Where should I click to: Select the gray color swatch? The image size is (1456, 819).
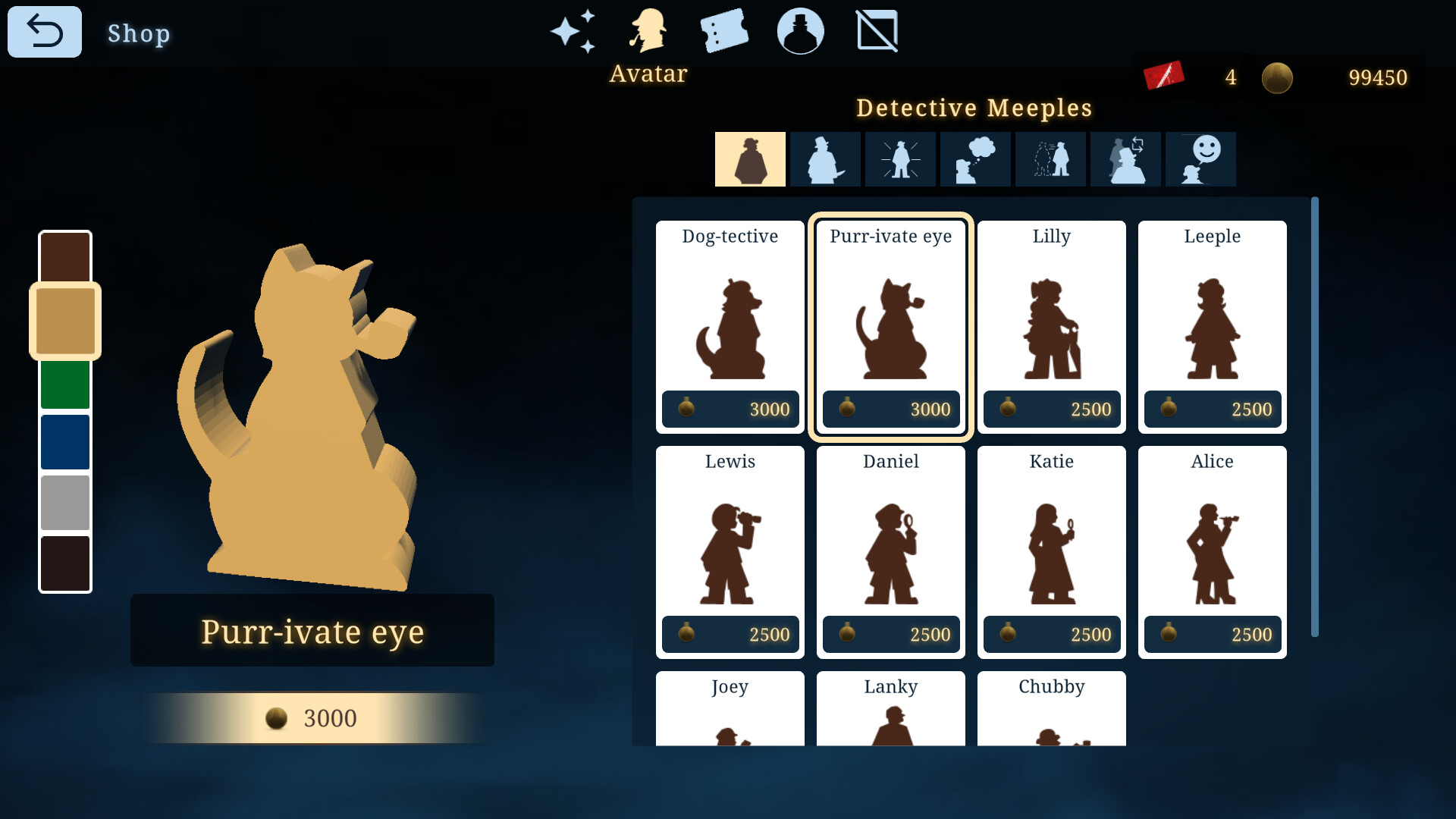[64, 503]
